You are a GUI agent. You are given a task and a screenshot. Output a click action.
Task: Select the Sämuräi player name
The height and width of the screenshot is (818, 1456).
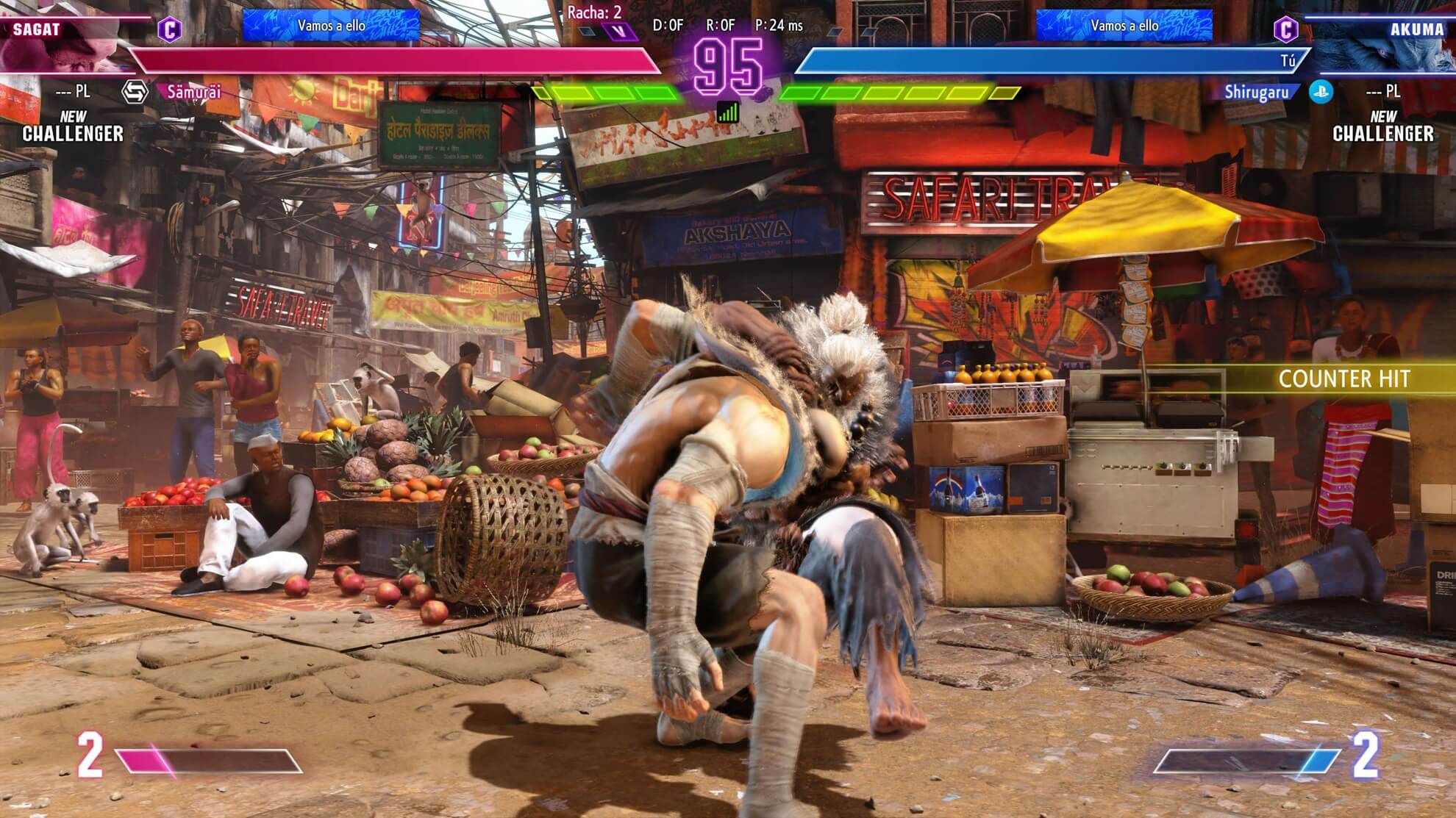pos(193,92)
